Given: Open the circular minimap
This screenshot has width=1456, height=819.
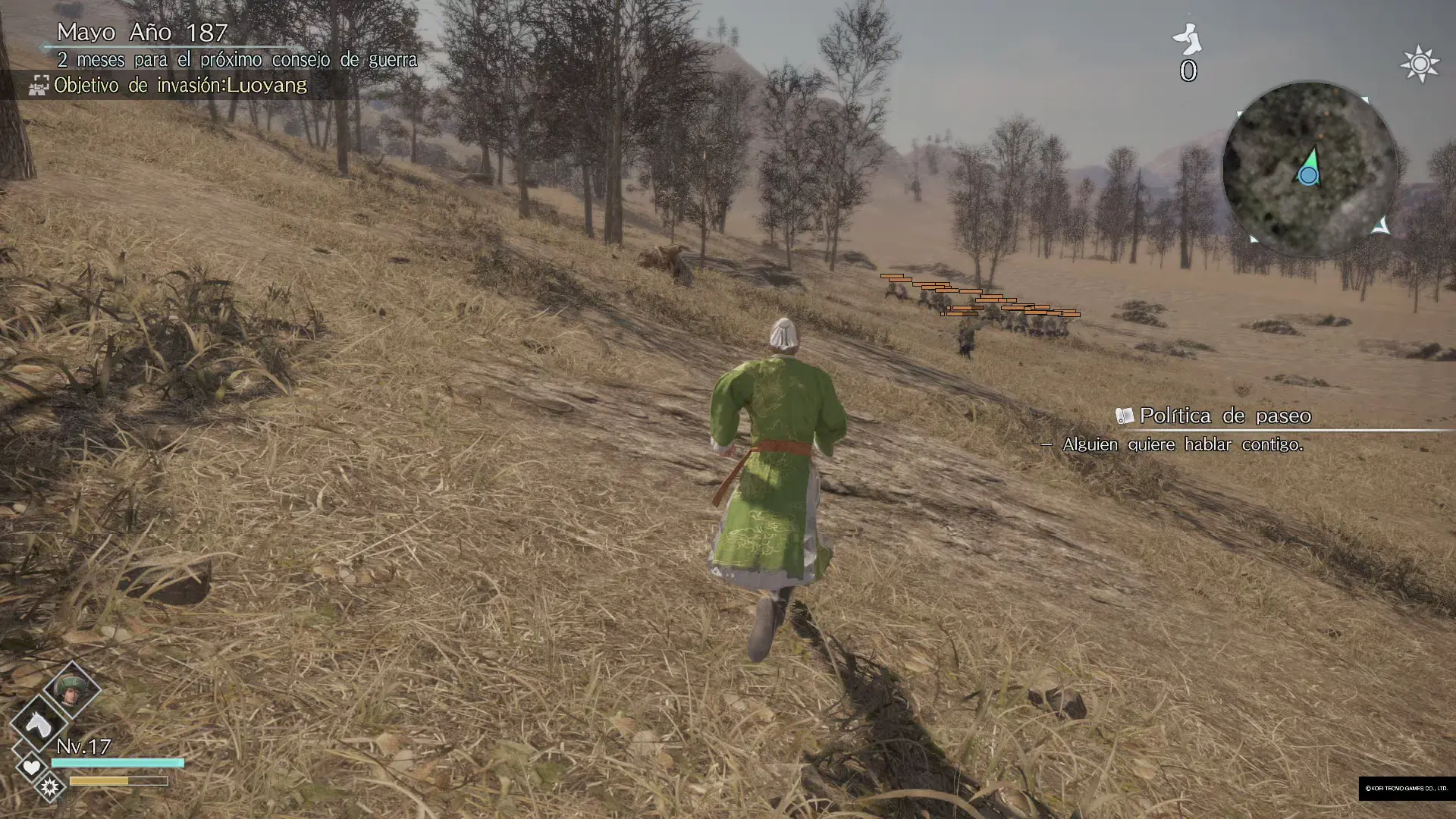Looking at the screenshot, I should 1310,169.
